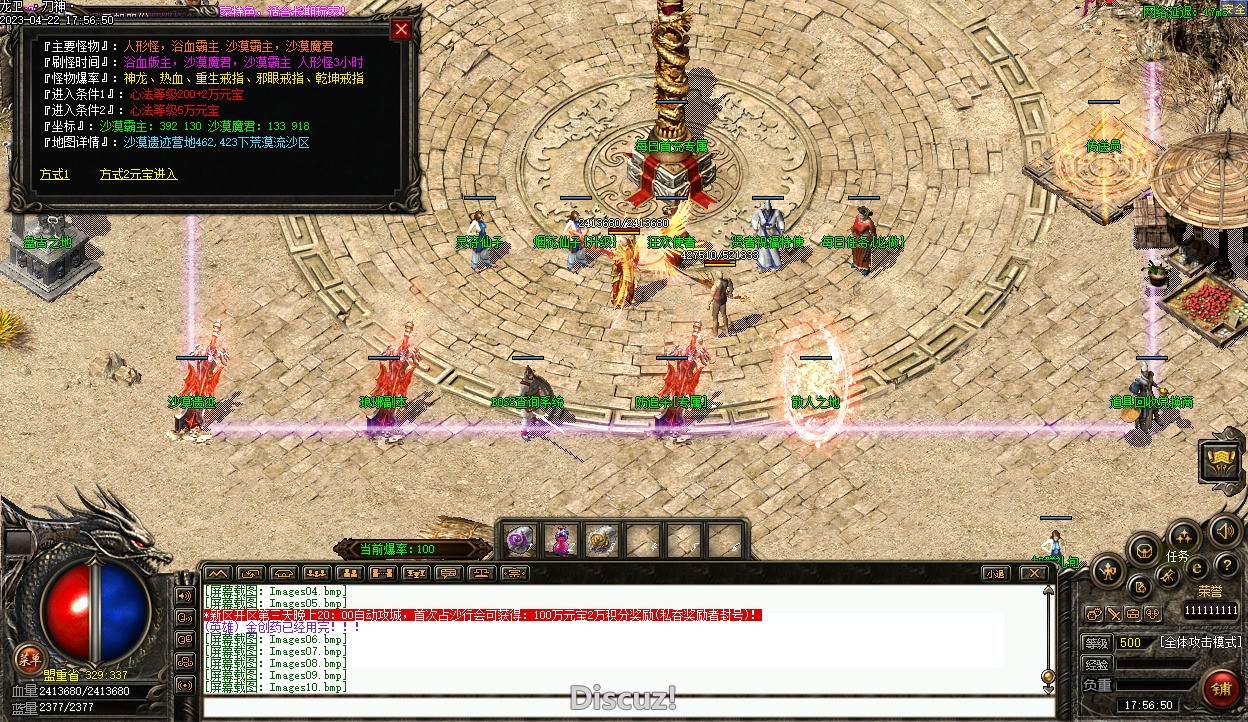This screenshot has width=1248, height=722.
Task: Open the bag chest round button
Action: [x=1142, y=549]
